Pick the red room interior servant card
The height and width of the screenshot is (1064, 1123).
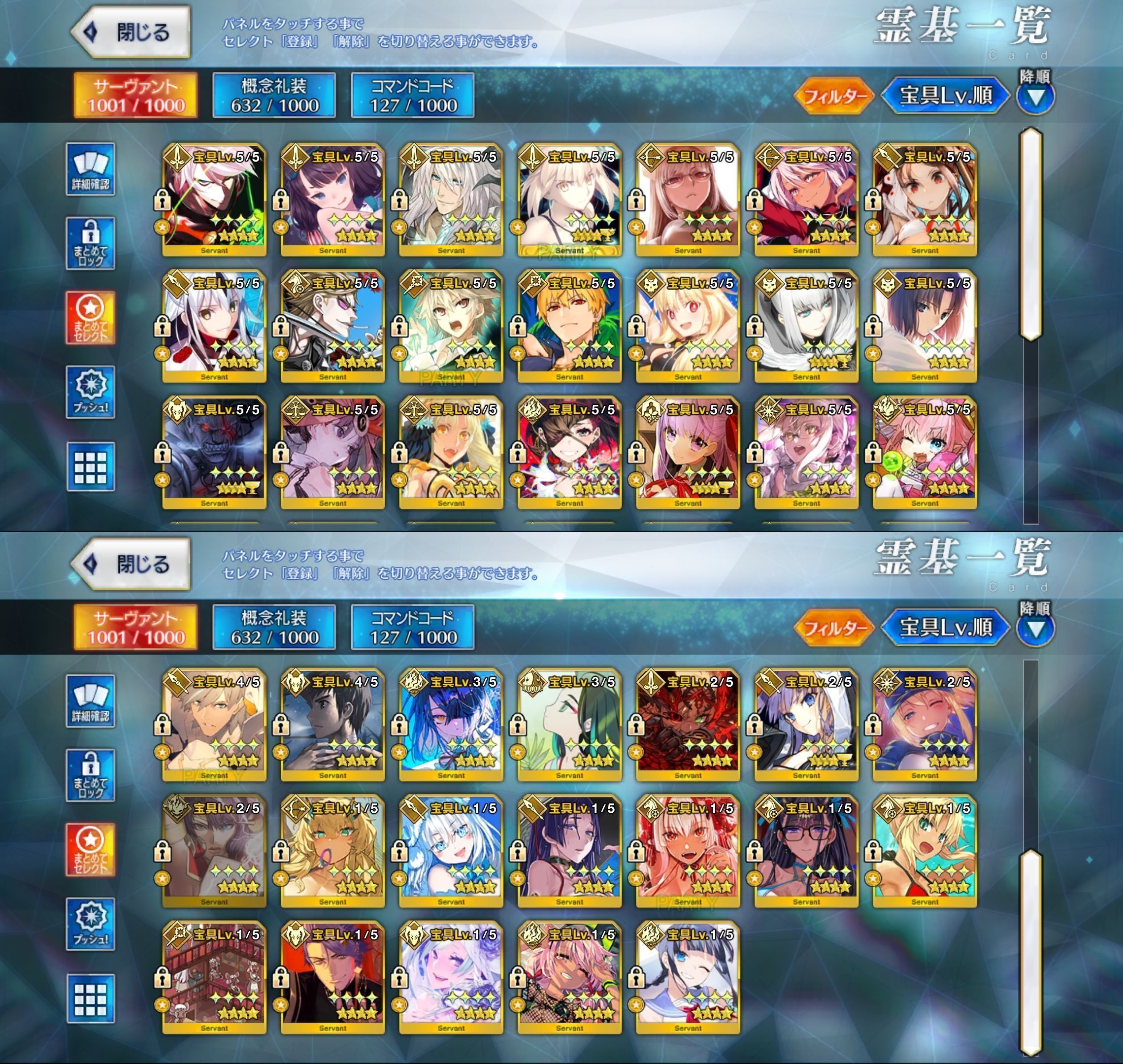coord(214,978)
